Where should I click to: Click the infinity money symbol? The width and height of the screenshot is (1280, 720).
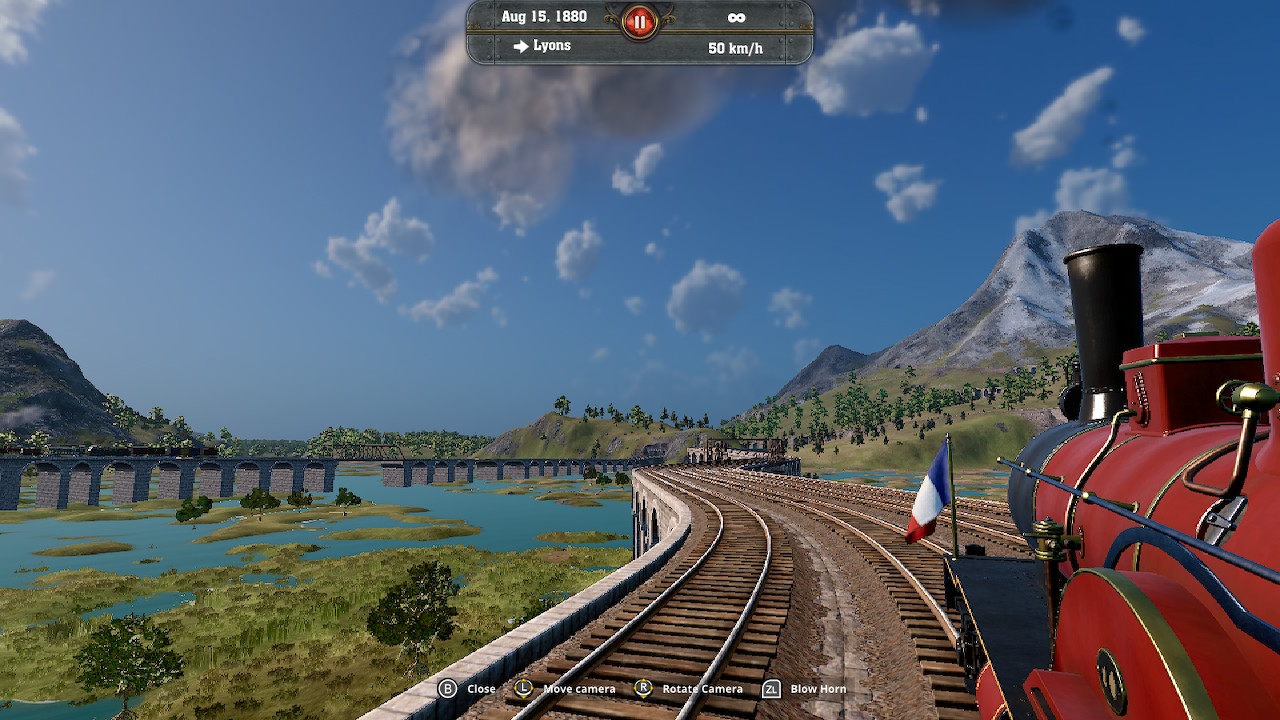tap(737, 16)
